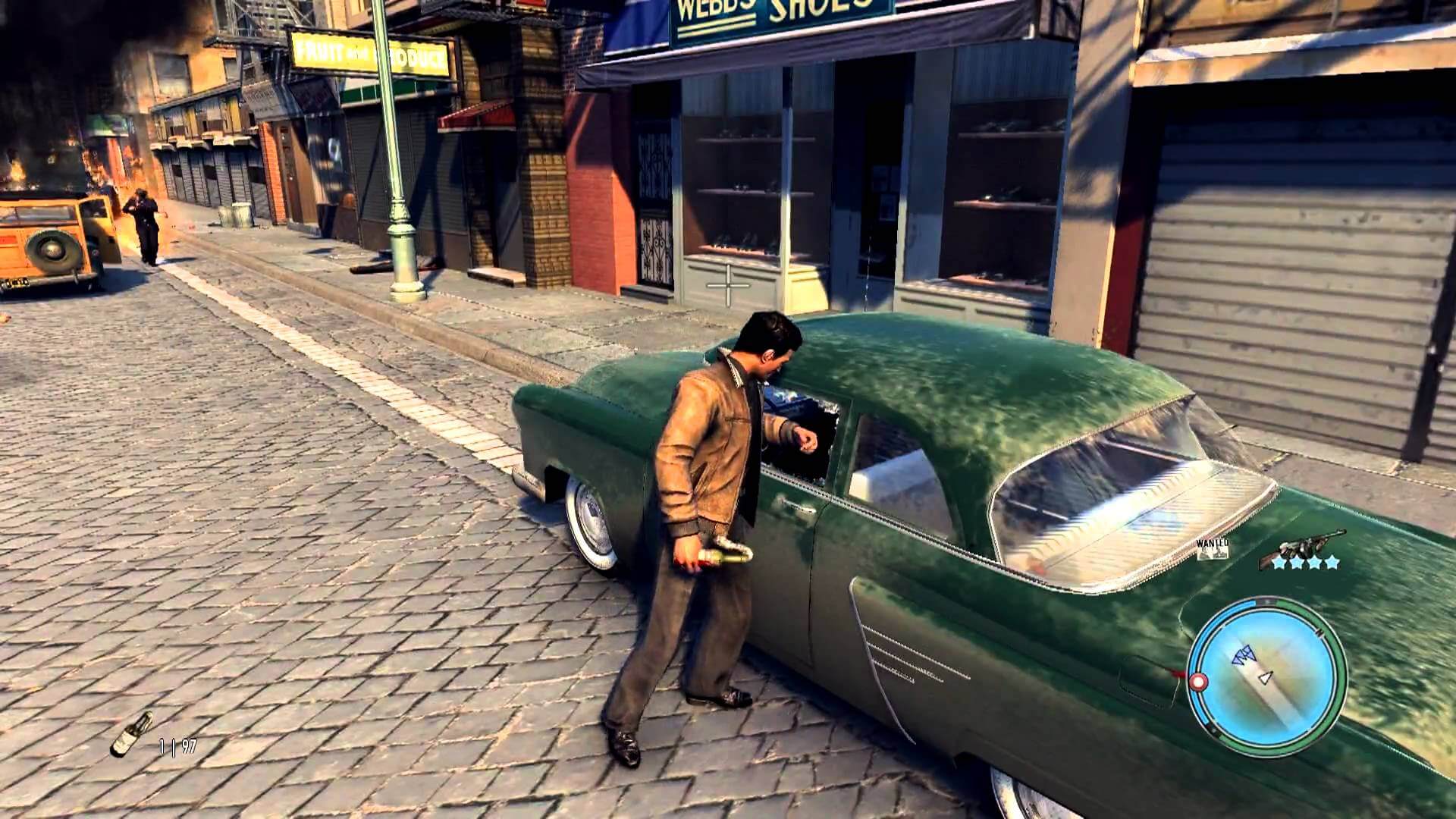The width and height of the screenshot is (1456, 819).
Task: Select the Molotov cocktail weapon icon
Action: coord(131,733)
